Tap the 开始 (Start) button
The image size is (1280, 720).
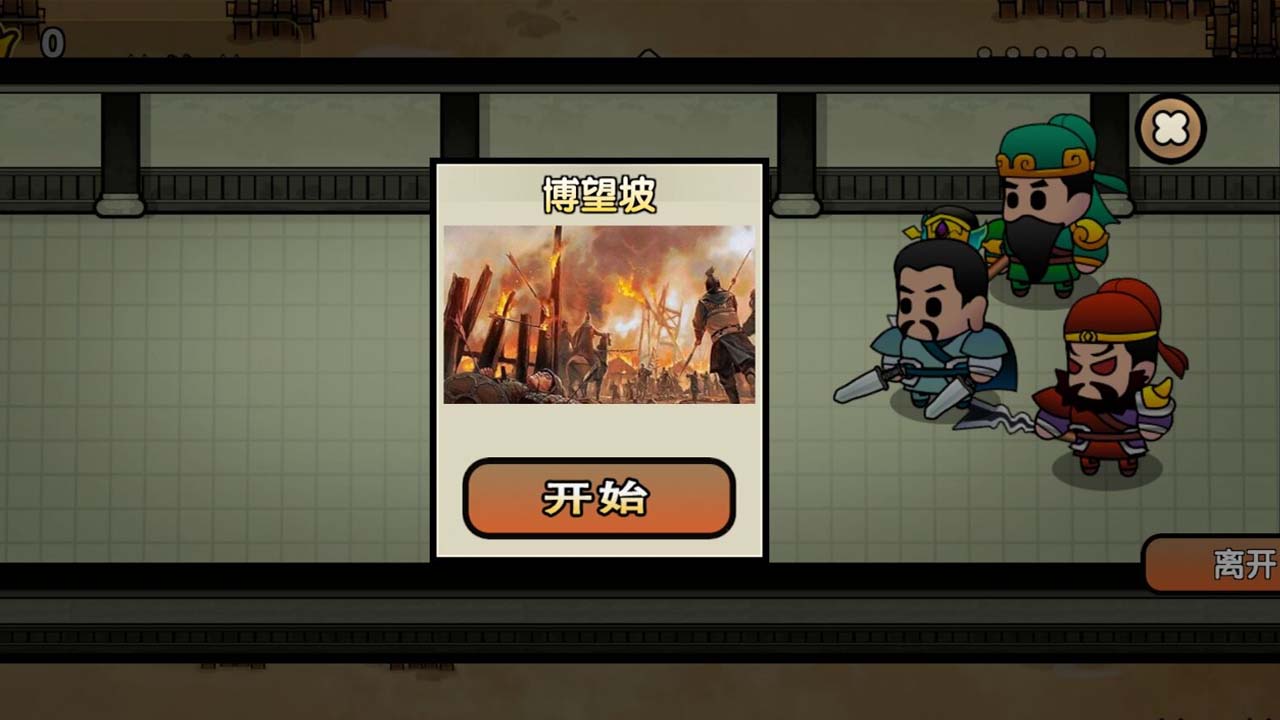(600, 495)
